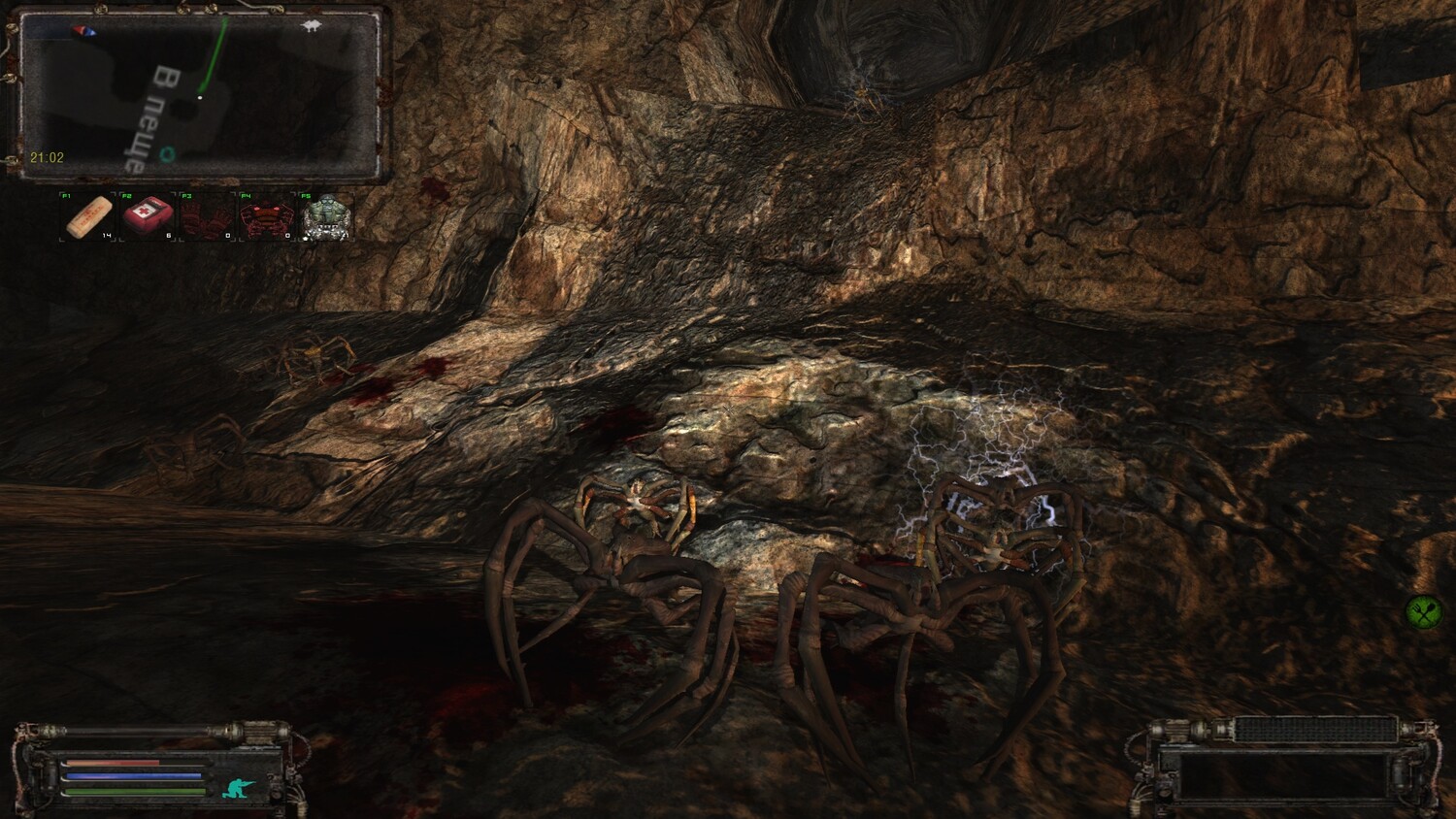Choose the red armor quick slot F4
Image resolution: width=1456 pixels, height=819 pixels.
click(266, 216)
